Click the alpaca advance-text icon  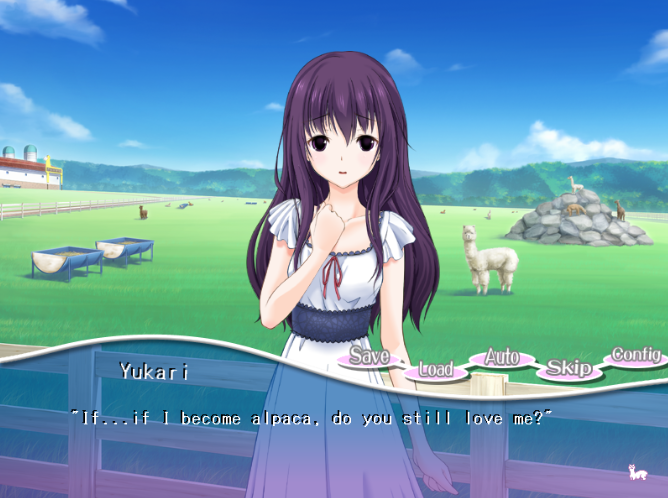635,471
